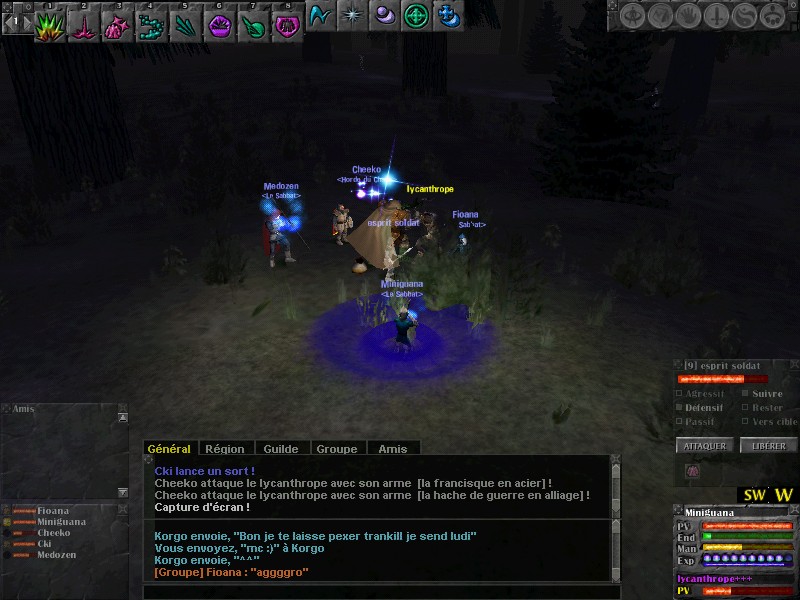Cast the teal chain spell in slot 4

[151, 26]
